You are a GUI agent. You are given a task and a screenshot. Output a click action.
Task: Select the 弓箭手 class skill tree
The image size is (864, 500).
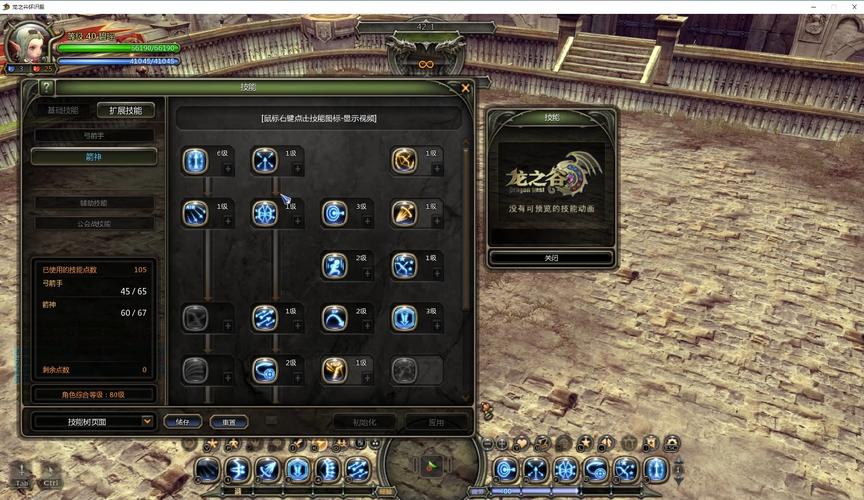[x=94, y=135]
